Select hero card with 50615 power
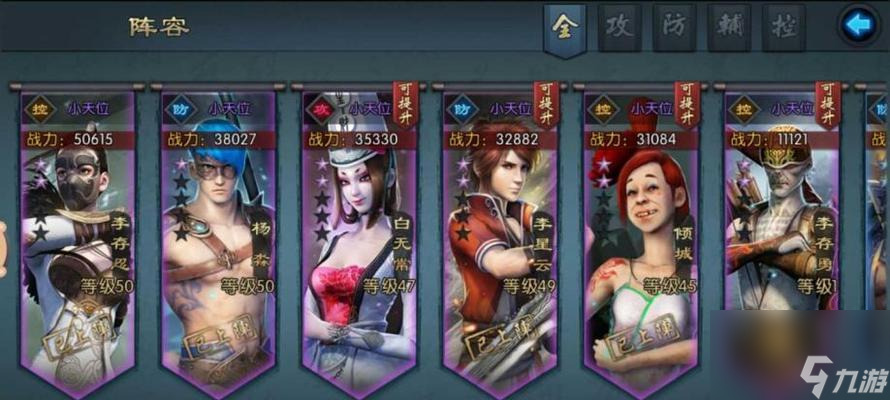The height and width of the screenshot is (400, 890). 80,240
